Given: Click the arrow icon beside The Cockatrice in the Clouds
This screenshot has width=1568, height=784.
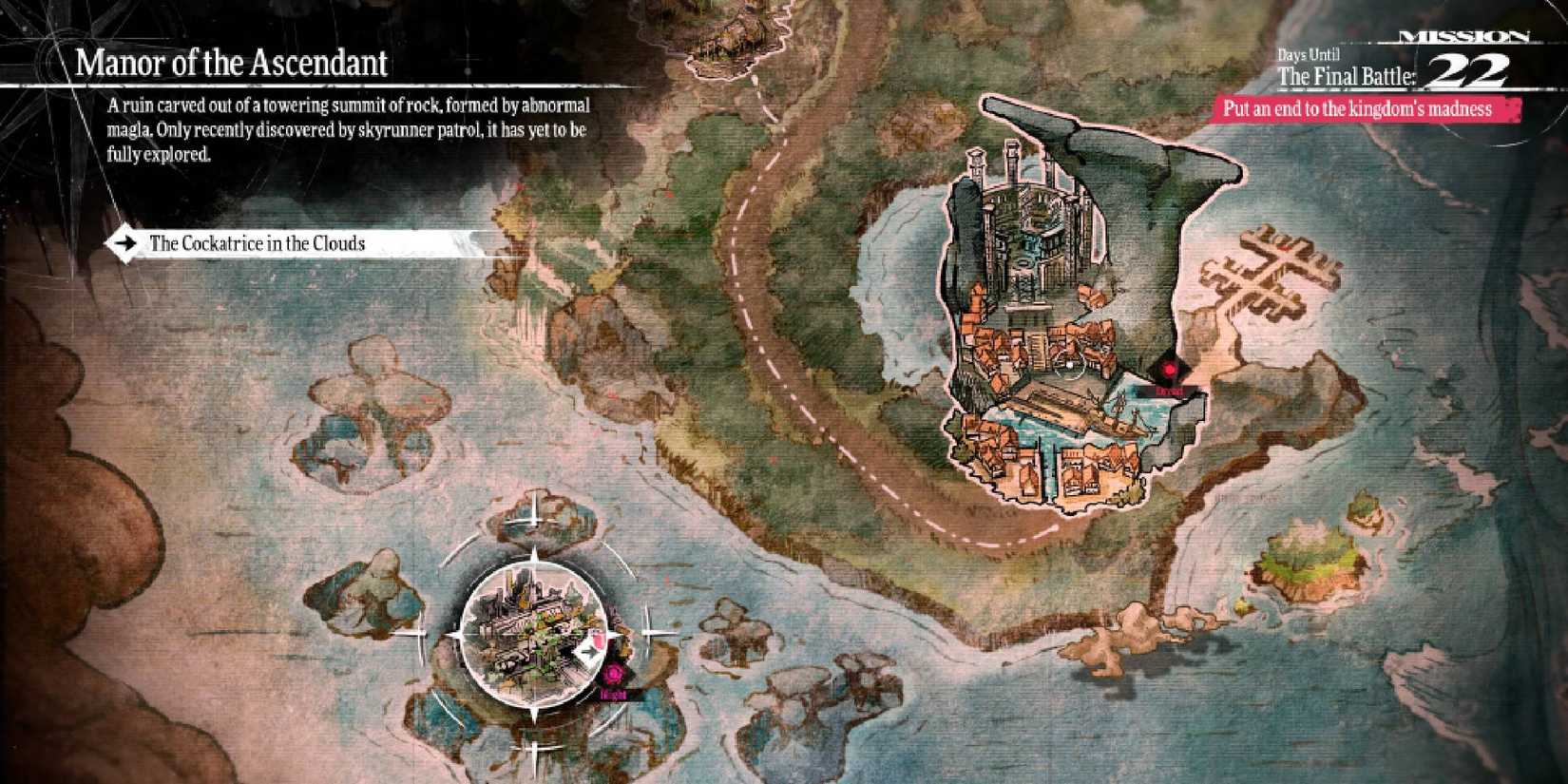Looking at the screenshot, I should [126, 242].
